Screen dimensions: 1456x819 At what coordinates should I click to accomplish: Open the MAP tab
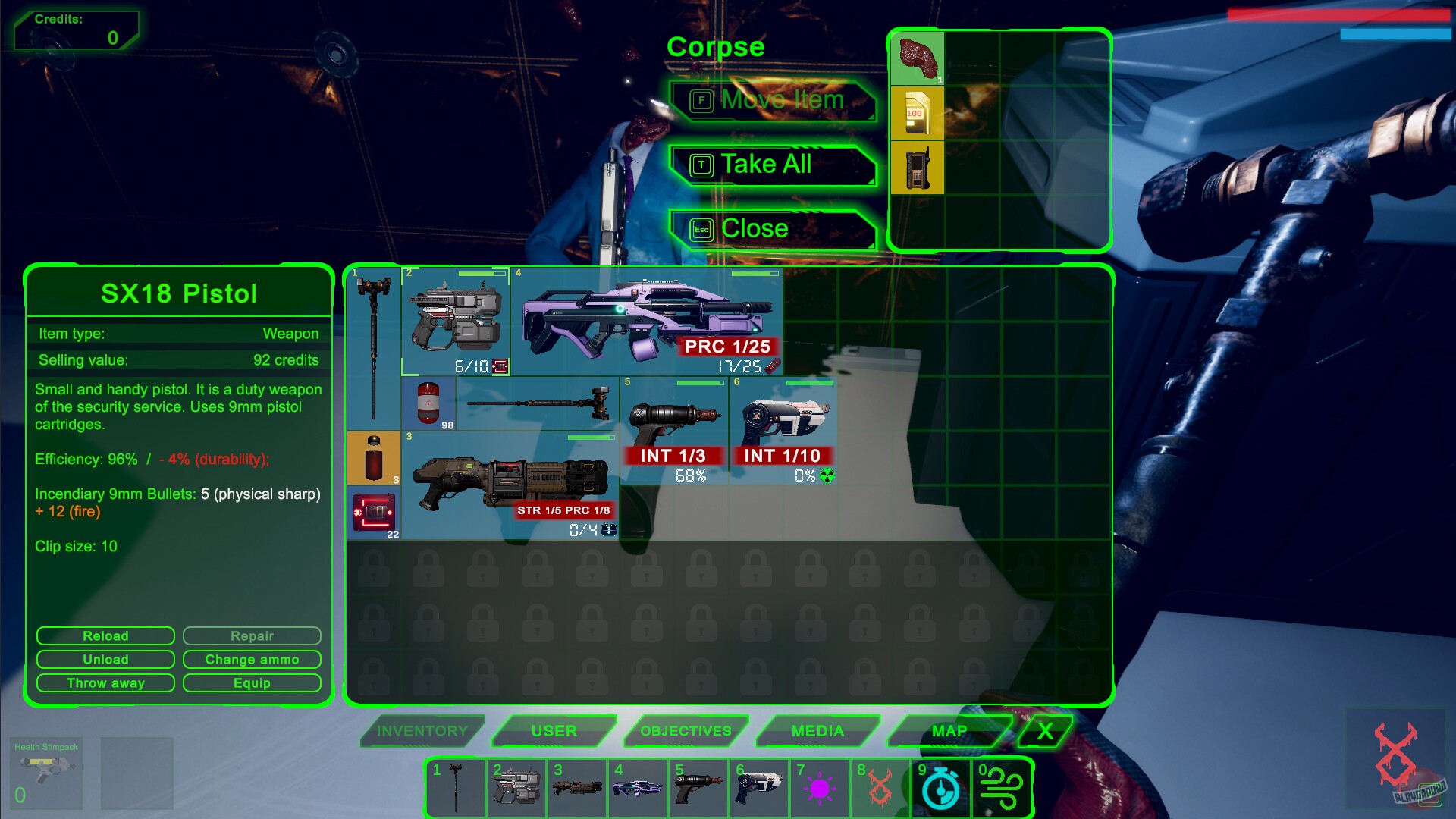[948, 730]
